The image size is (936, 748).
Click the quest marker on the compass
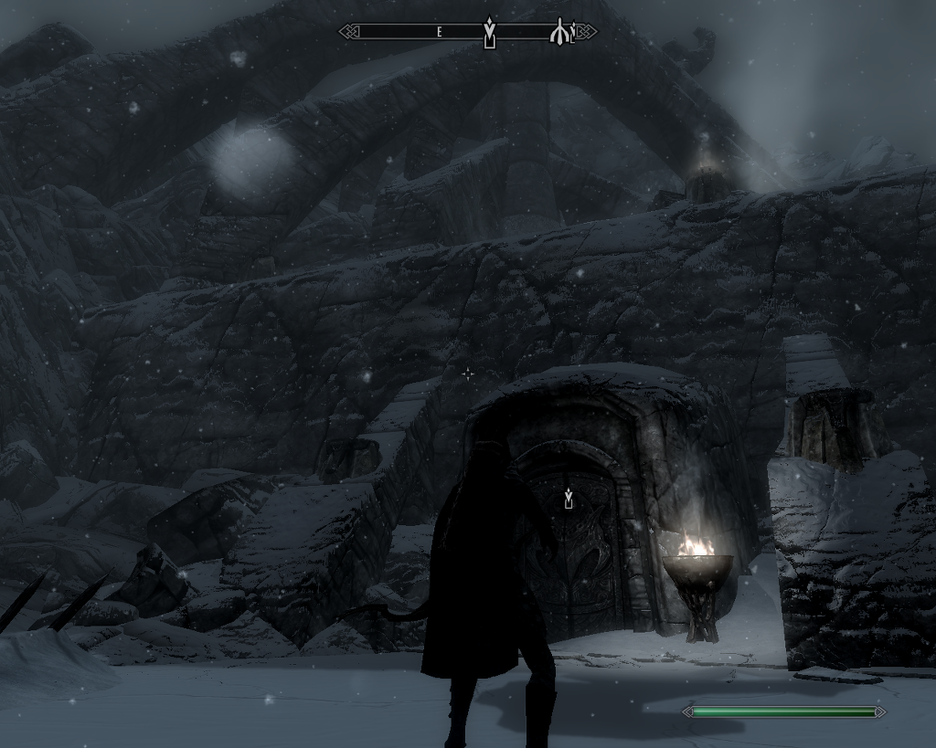point(489,31)
